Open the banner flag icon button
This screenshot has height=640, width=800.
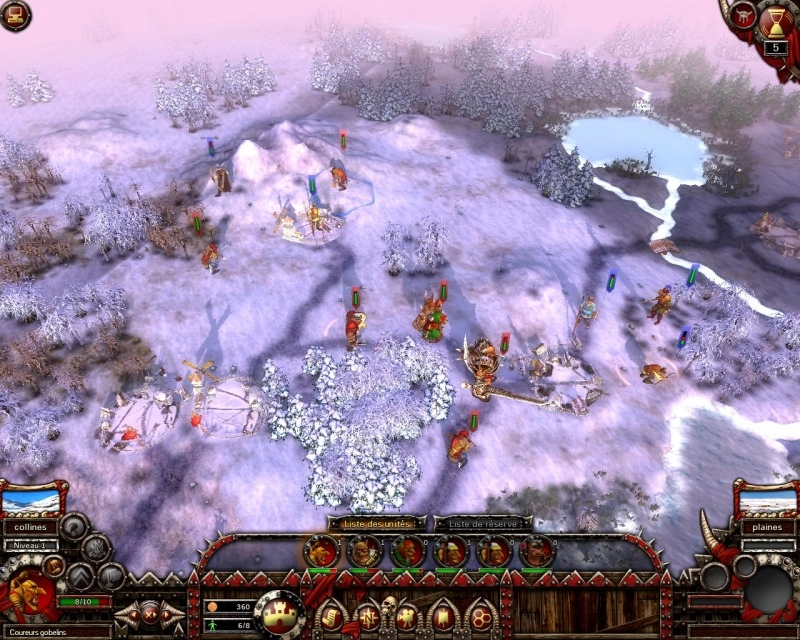(443, 615)
